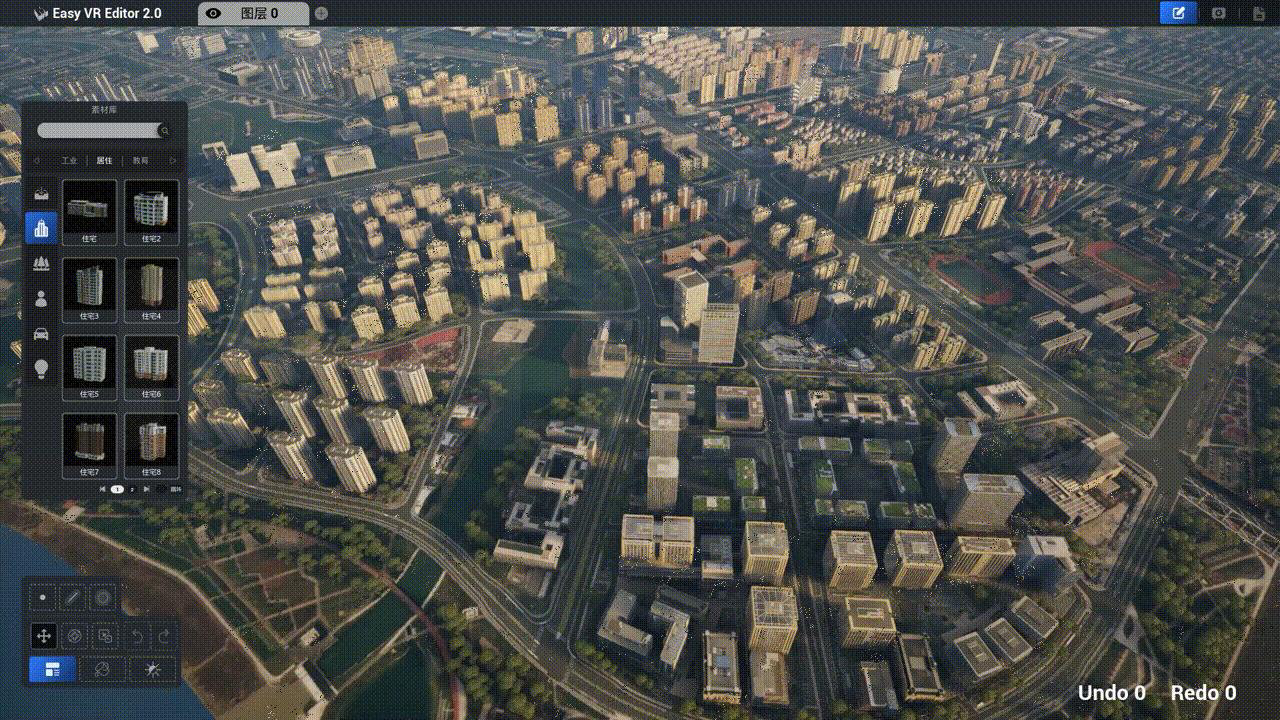Switch to the 教育 category tab
This screenshot has width=1280, height=720.
(140, 160)
